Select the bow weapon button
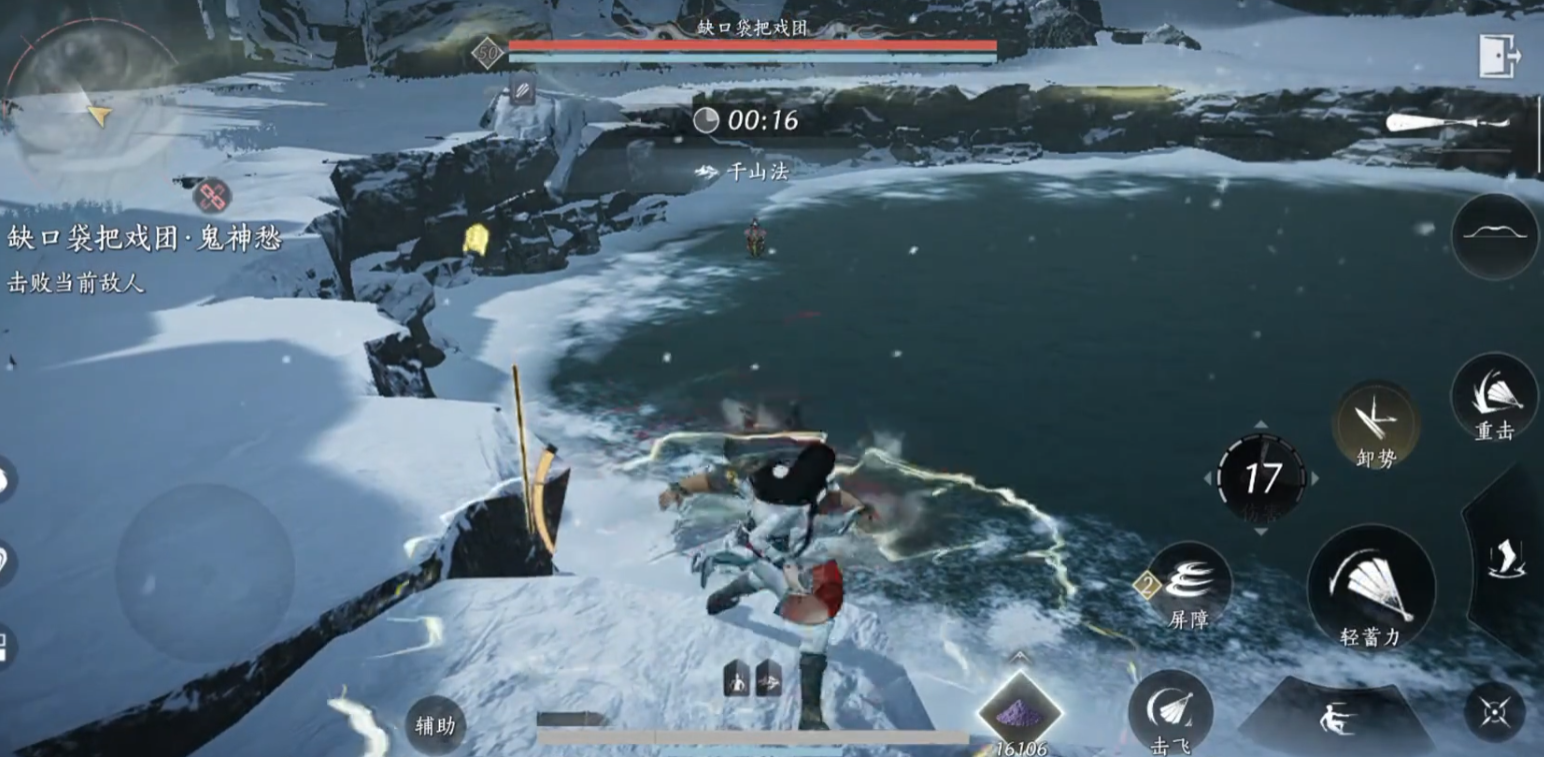This screenshot has width=1544, height=757. point(1495,236)
